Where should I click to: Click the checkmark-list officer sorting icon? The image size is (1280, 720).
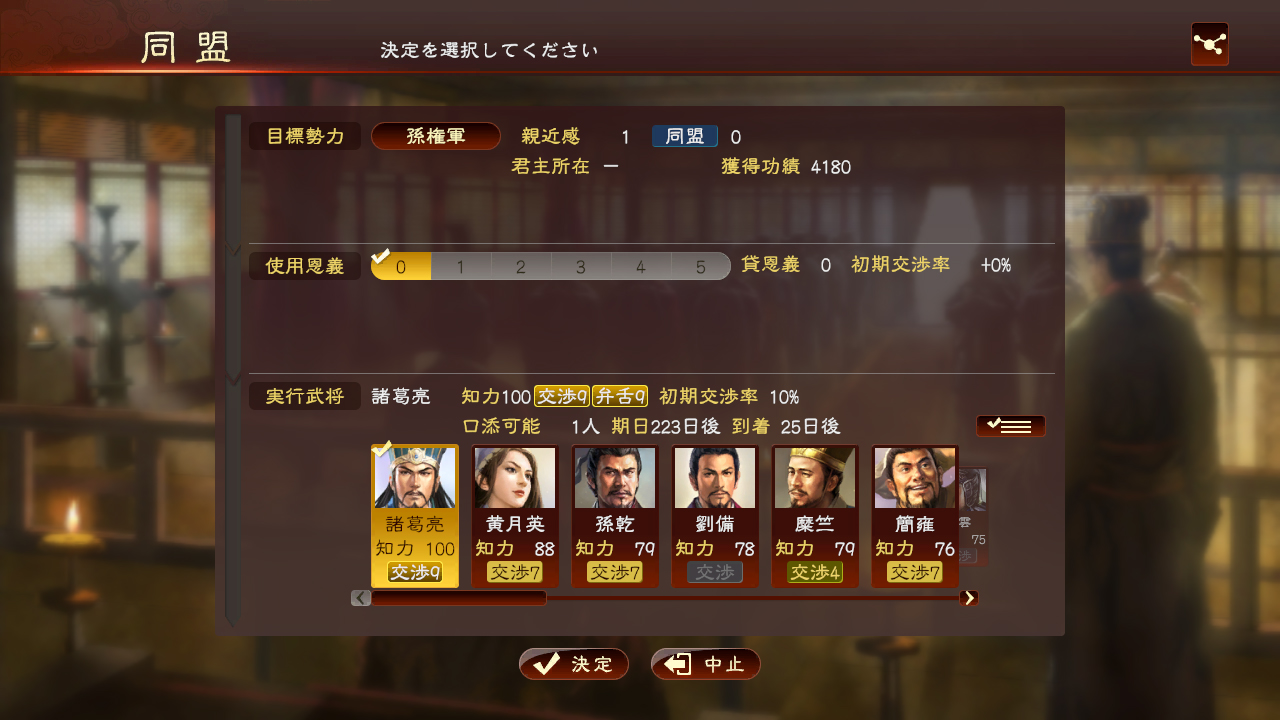tap(1010, 425)
